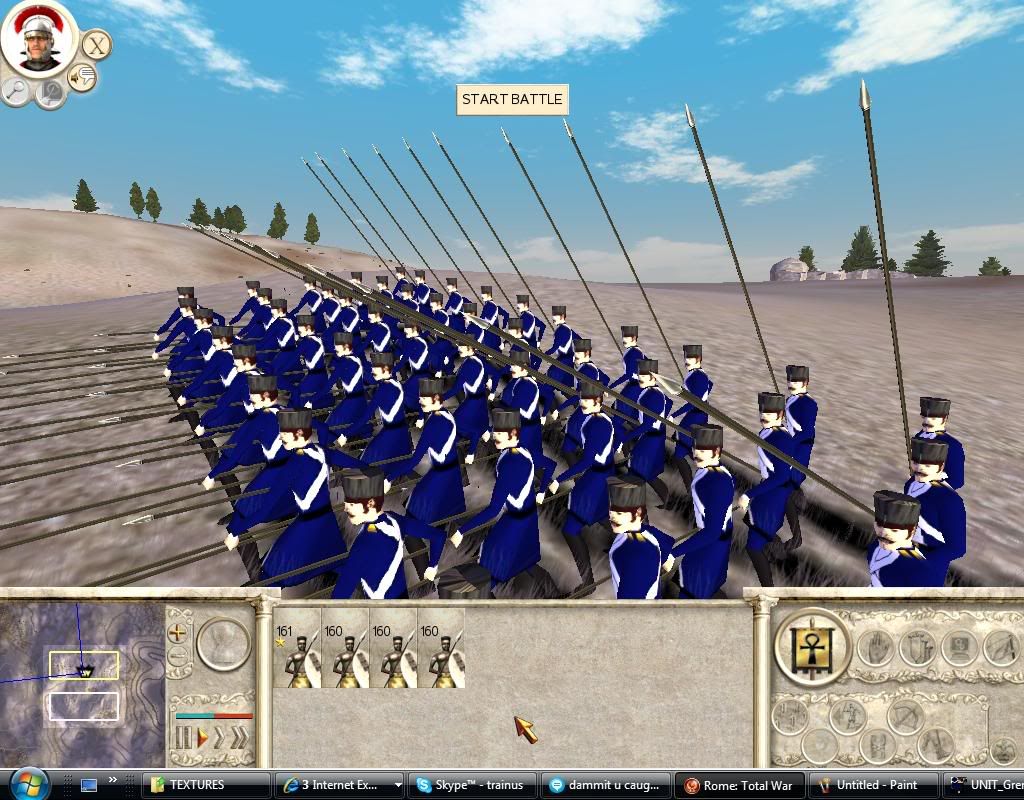Dismiss the advisor with the X button
Viewport: 1024px width, 800px height.
click(95, 44)
